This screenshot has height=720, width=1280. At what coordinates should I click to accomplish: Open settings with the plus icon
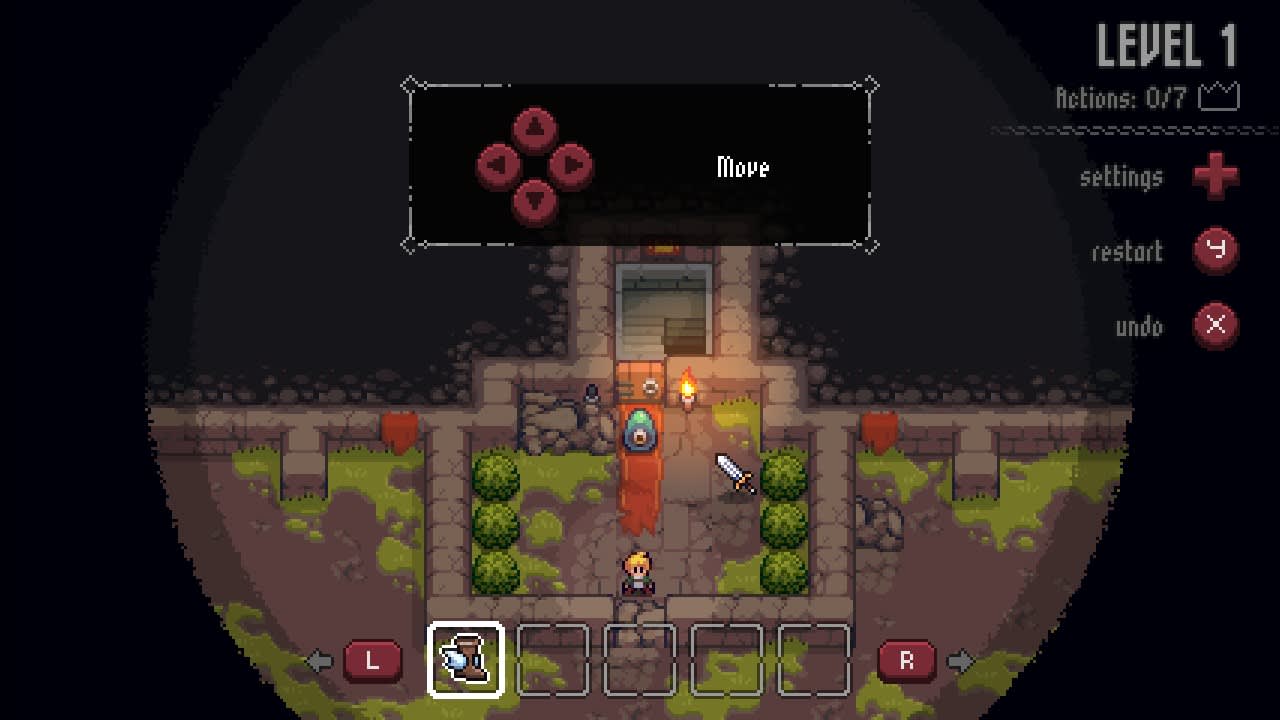coord(1216,177)
